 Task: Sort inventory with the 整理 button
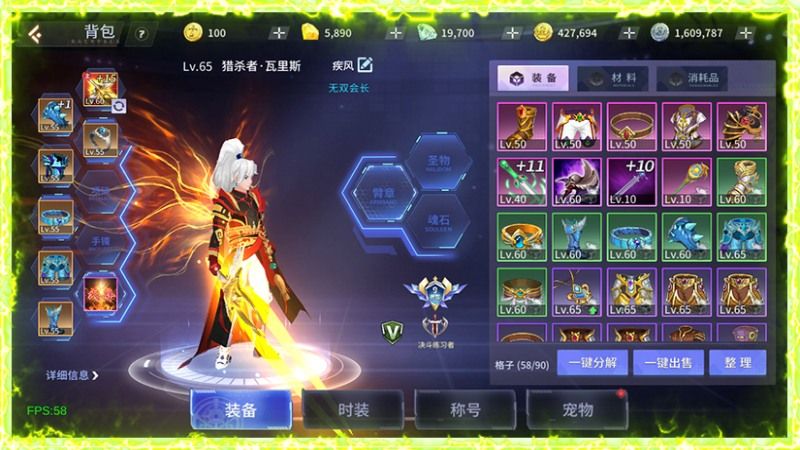coord(739,361)
